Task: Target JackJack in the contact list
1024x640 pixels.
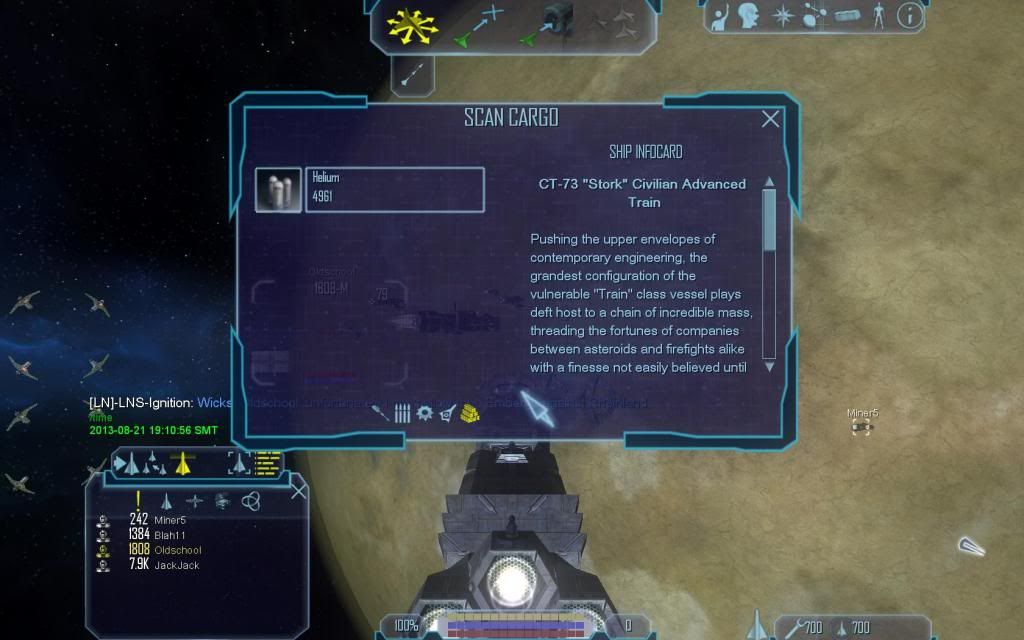Action: point(176,565)
